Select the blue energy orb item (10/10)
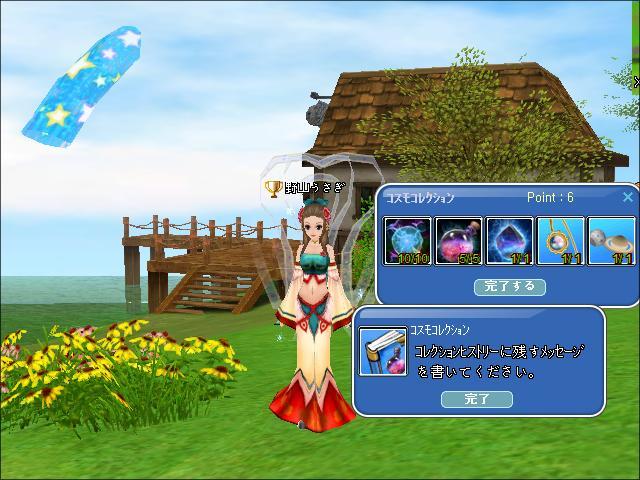640x480 pixels. [408, 241]
